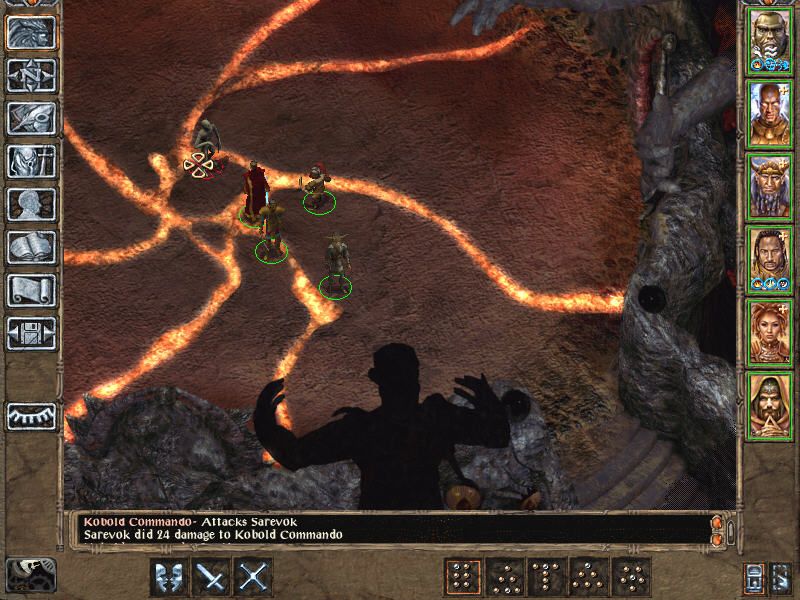Select the crossed swords action button
The height and width of the screenshot is (600, 800).
tap(255, 577)
